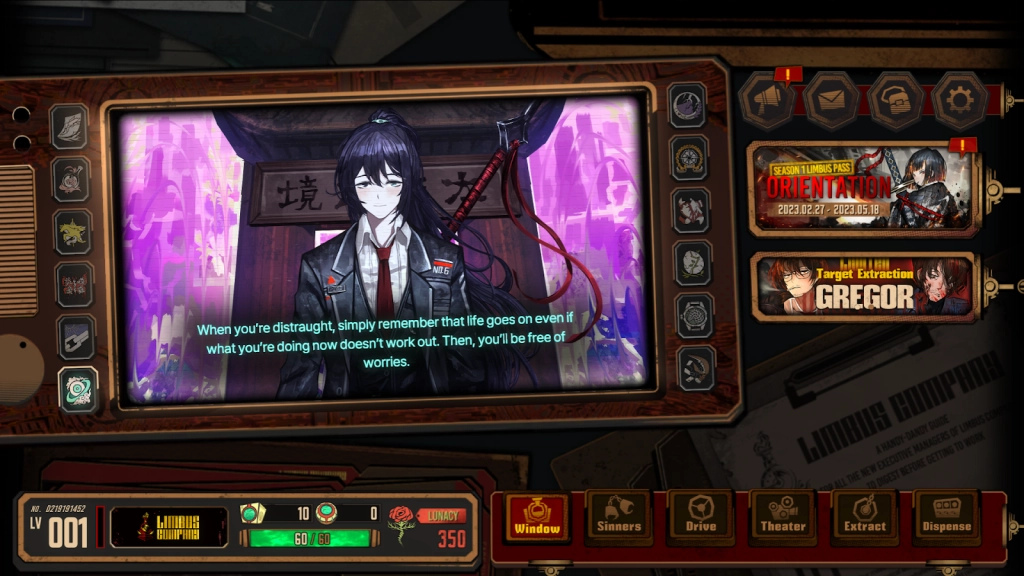Open the gear settings icon
Viewport: 1024px width, 576px height.
coord(959,99)
